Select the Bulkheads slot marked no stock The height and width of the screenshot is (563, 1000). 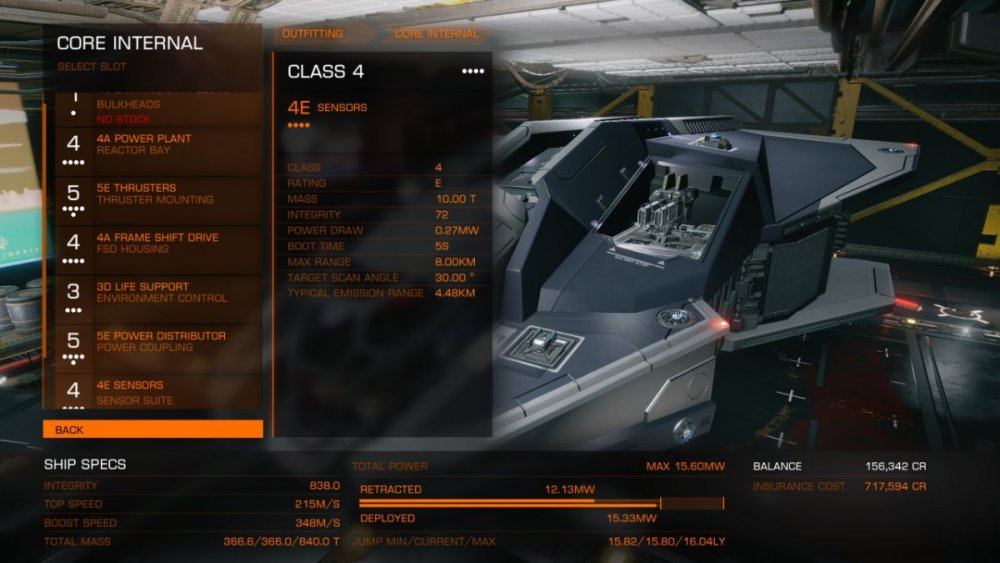tap(153, 108)
